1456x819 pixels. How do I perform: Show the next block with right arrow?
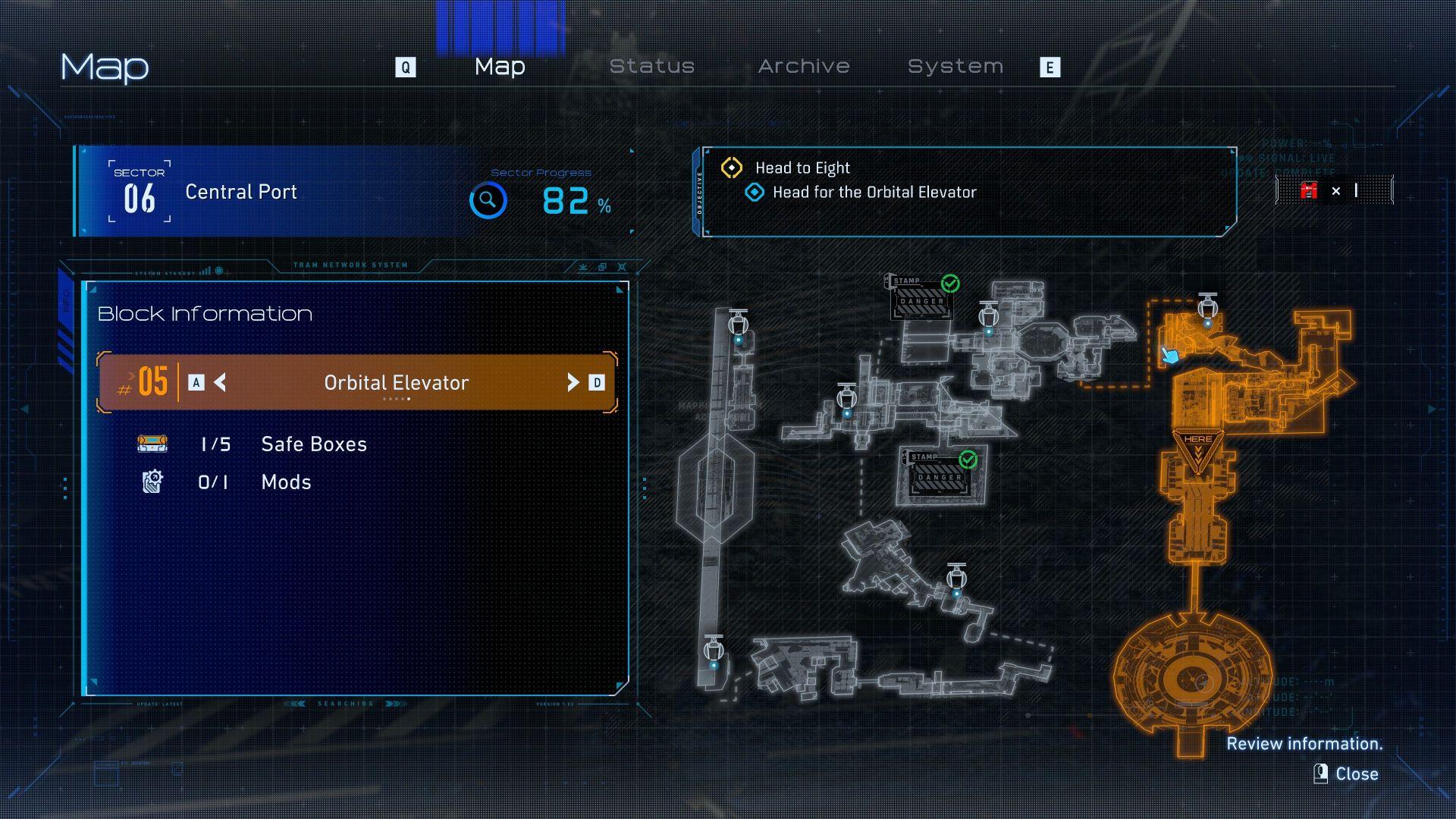(x=573, y=383)
